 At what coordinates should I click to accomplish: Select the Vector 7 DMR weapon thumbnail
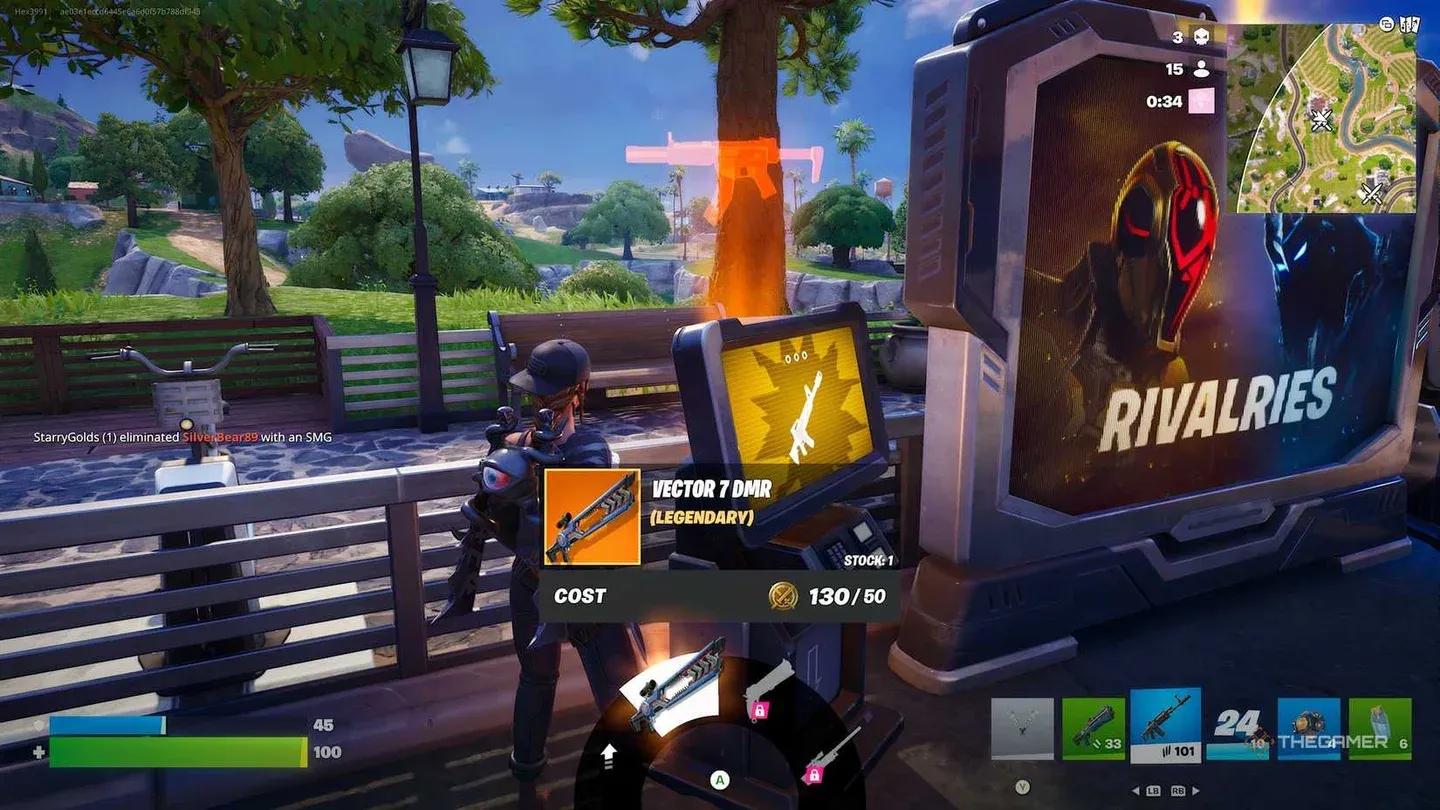point(590,519)
